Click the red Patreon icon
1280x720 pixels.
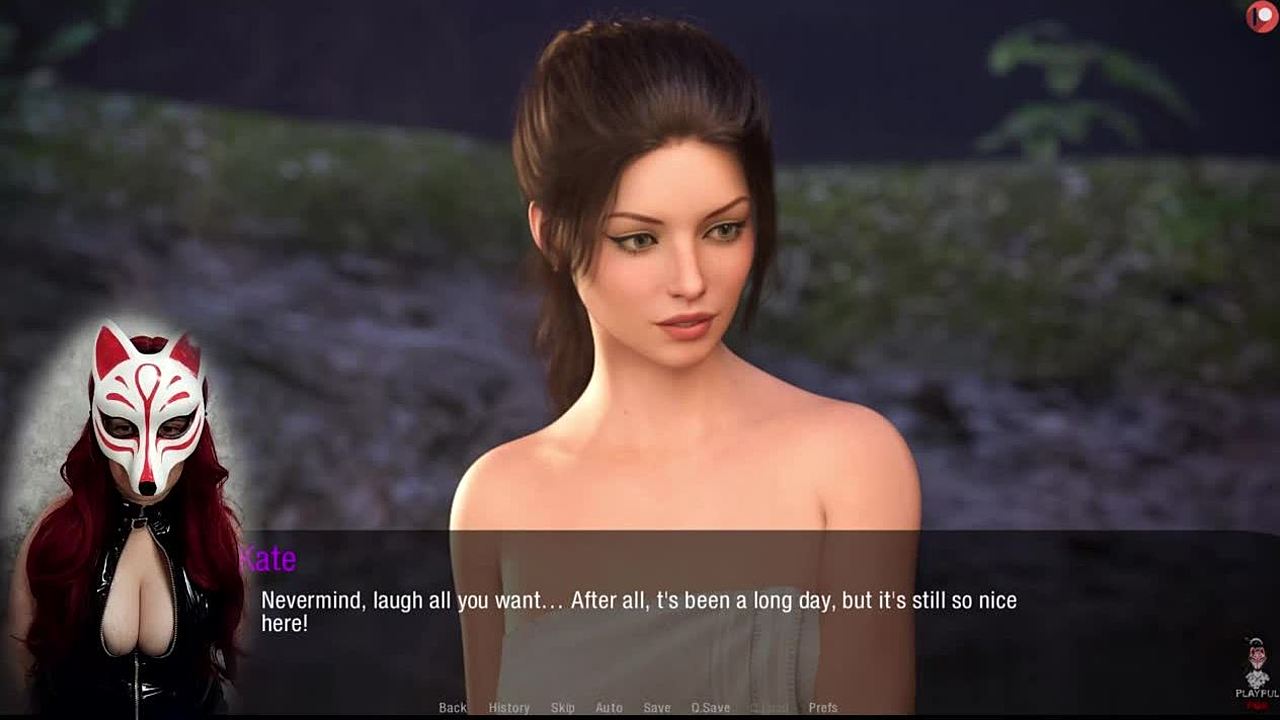(1262, 16)
